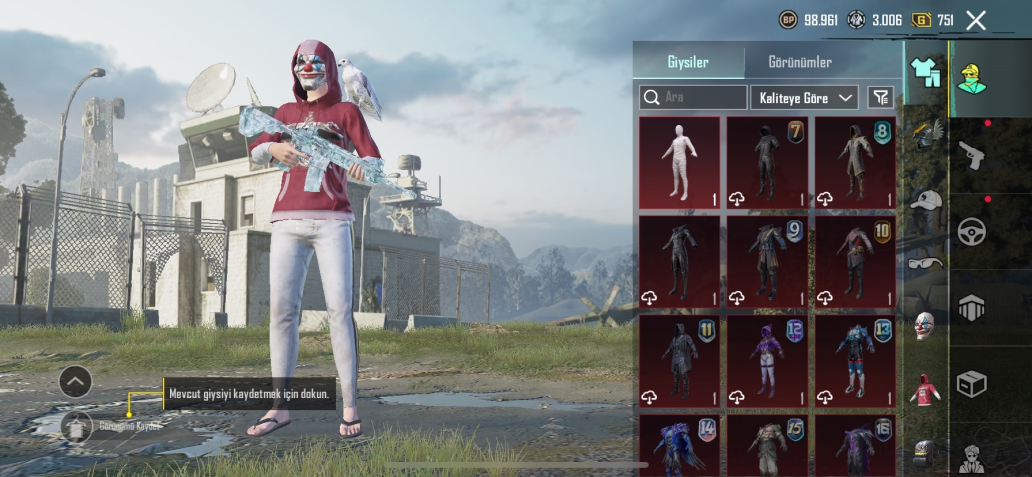The width and height of the screenshot is (1032, 477).
Task: Open the steering wheel vehicle category
Action: (x=971, y=231)
